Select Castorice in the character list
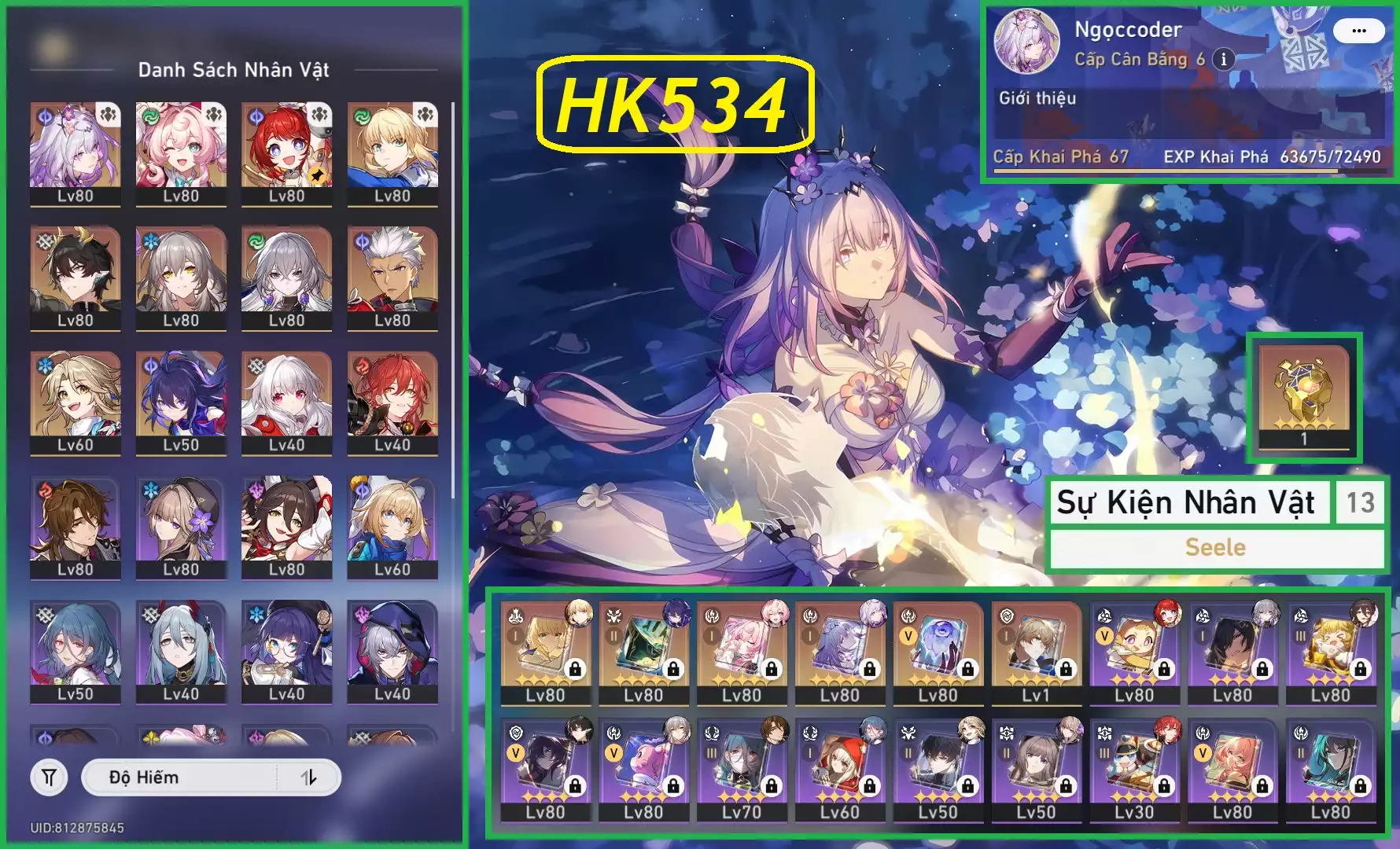Viewport: 1400px width, 849px height. click(76, 153)
